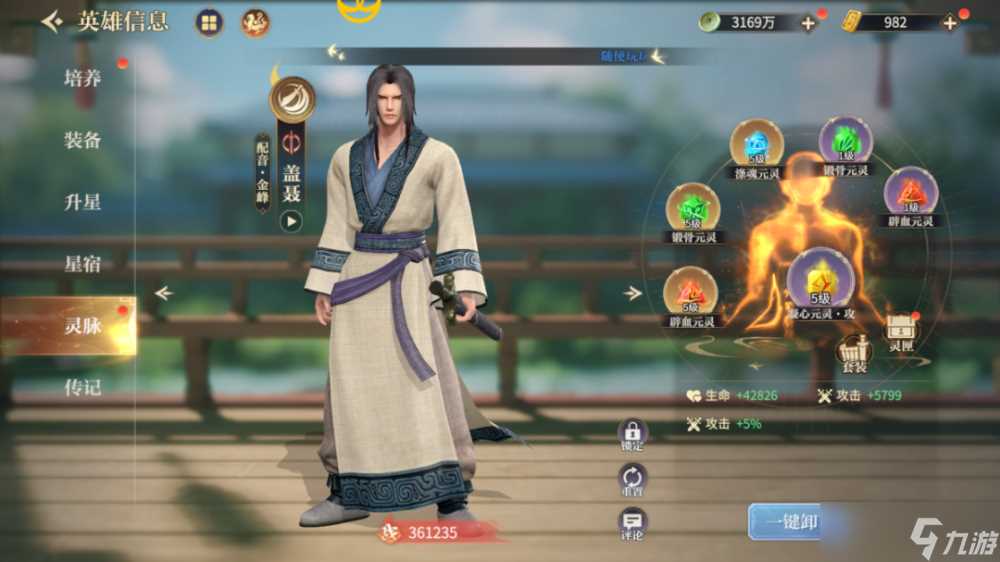
Task: Select the 凝心元灵·攻 spirit slot
Action: click(820, 277)
